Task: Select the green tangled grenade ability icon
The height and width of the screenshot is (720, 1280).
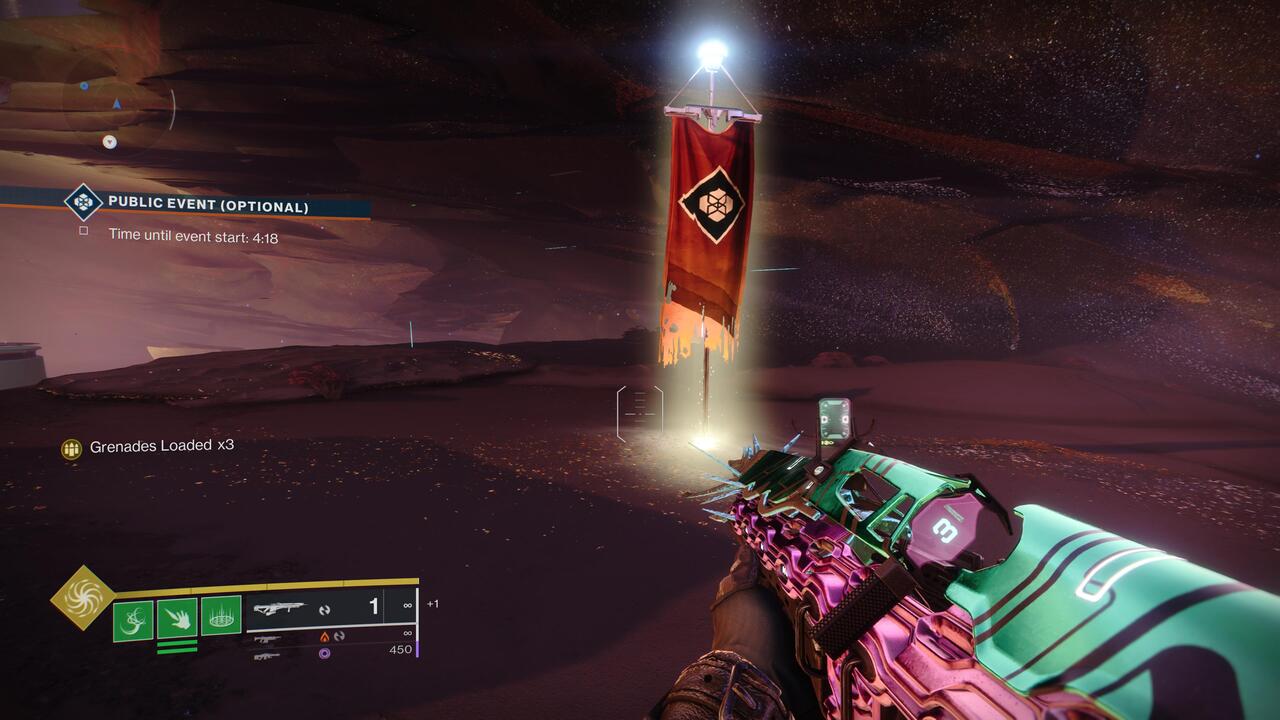Action: [133, 619]
